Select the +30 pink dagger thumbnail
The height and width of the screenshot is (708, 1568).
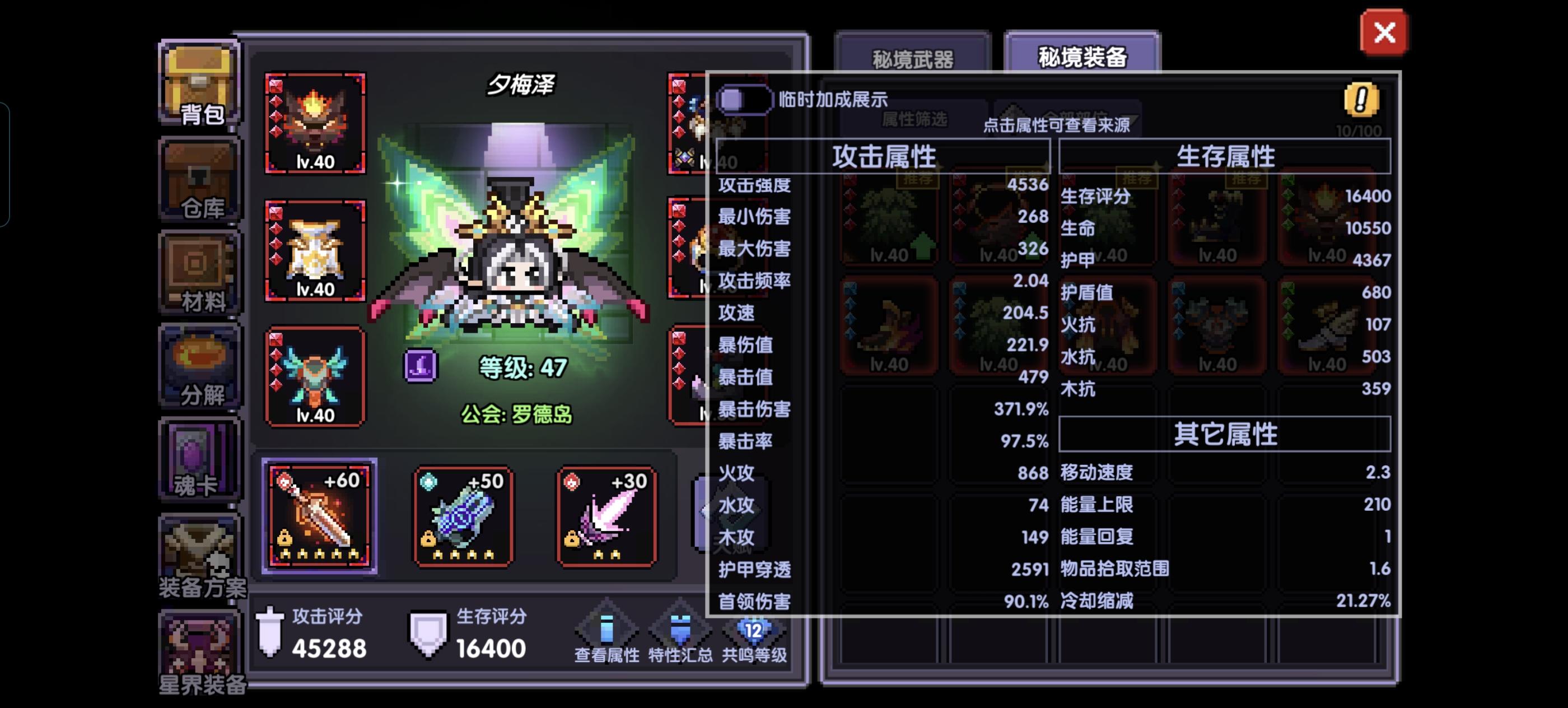coord(607,516)
